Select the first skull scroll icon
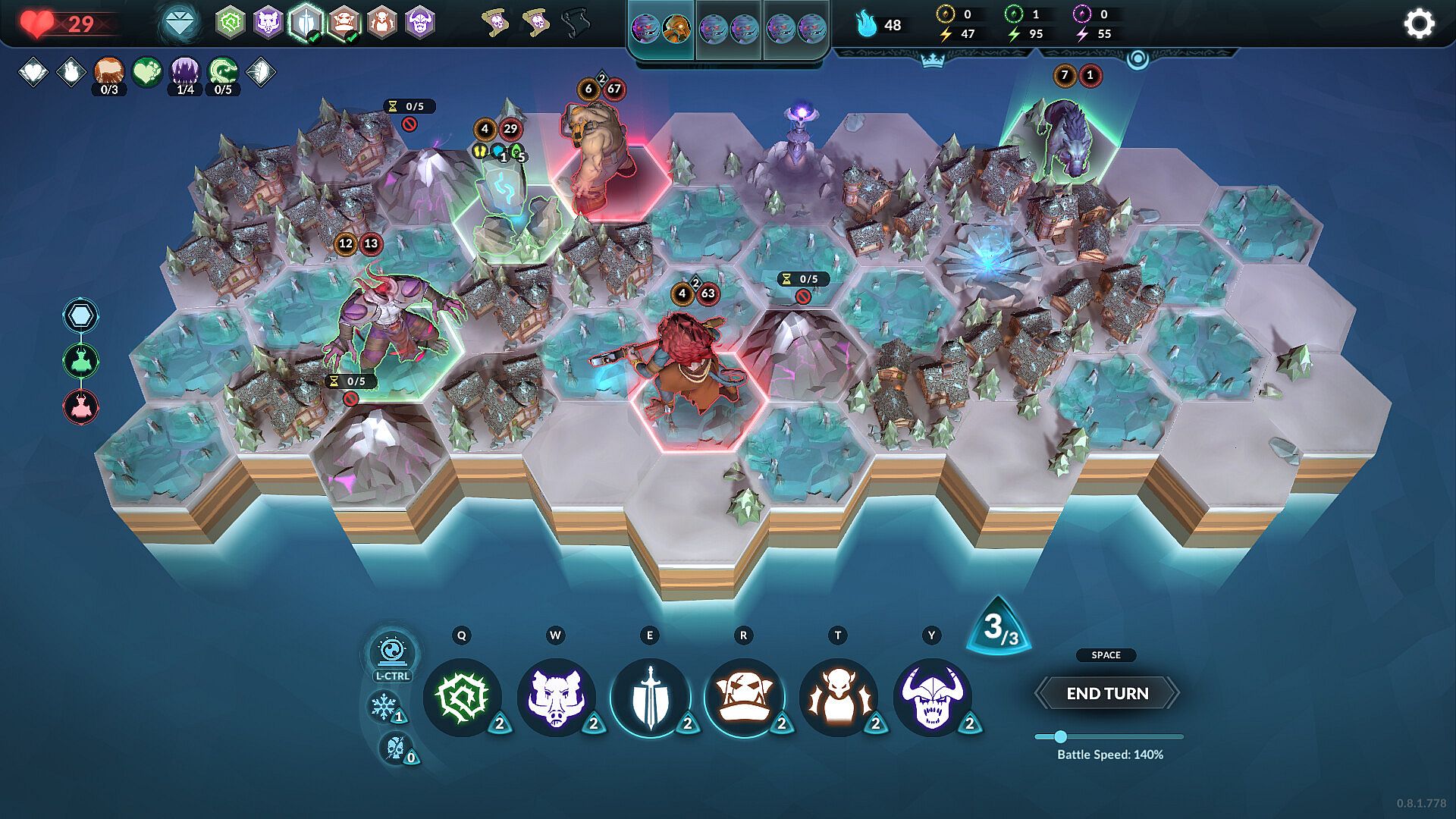The height and width of the screenshot is (819, 1456). tap(496, 24)
